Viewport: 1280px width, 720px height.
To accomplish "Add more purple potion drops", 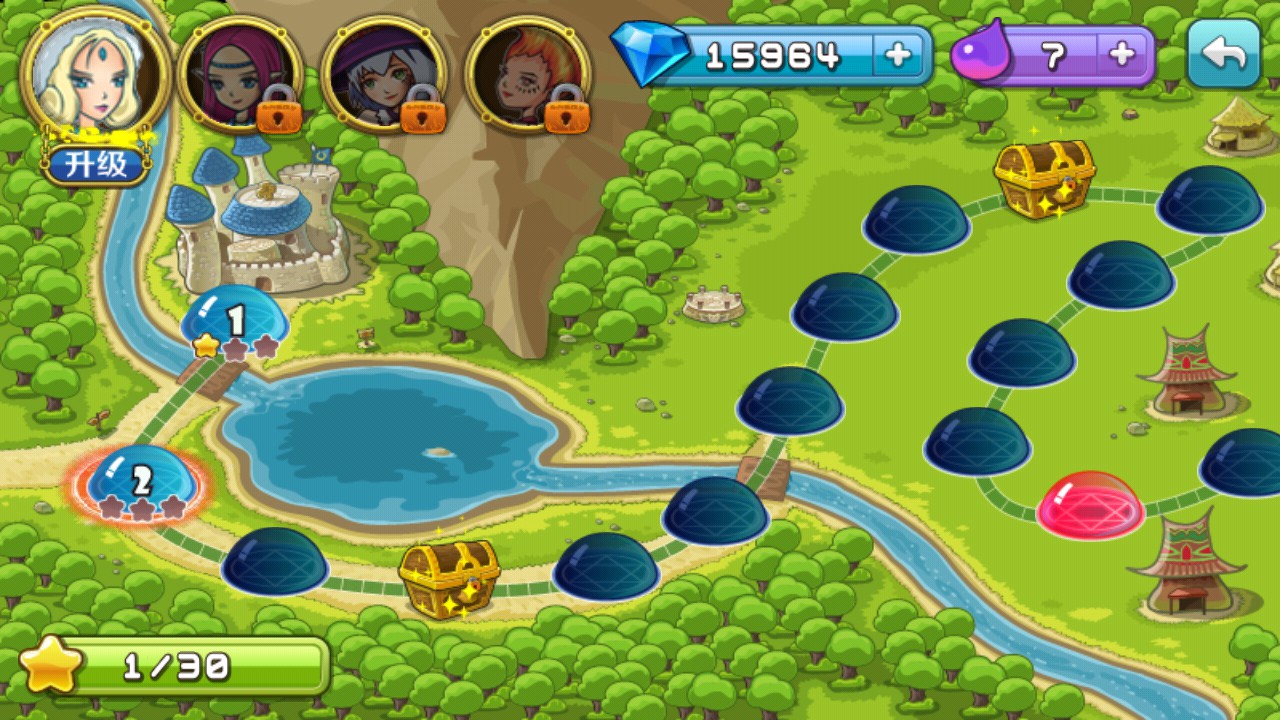I will (x=1122, y=56).
